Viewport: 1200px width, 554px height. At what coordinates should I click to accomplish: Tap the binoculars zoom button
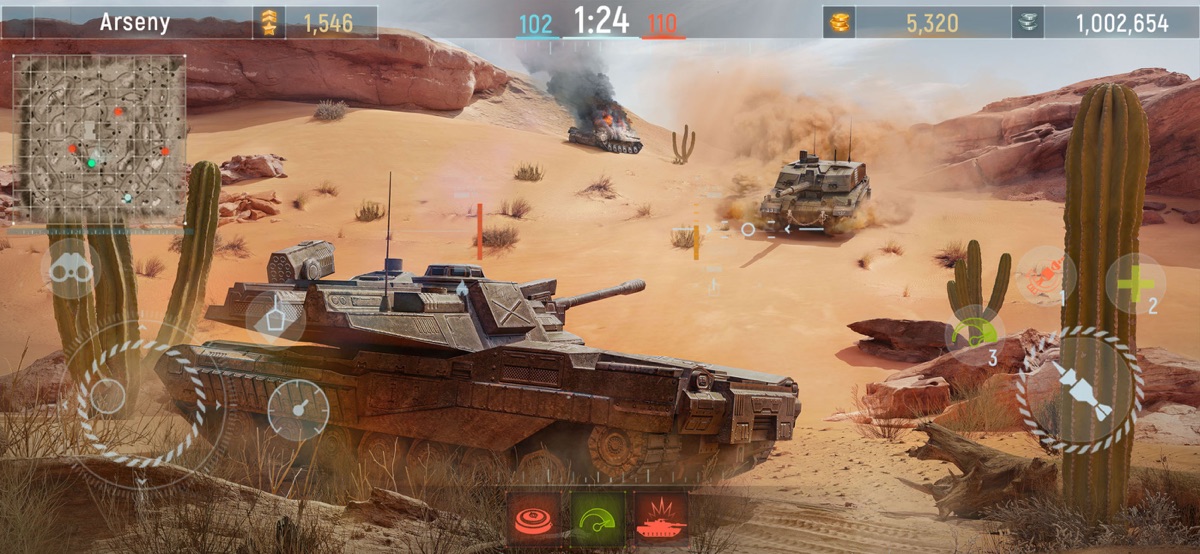[x=70, y=270]
